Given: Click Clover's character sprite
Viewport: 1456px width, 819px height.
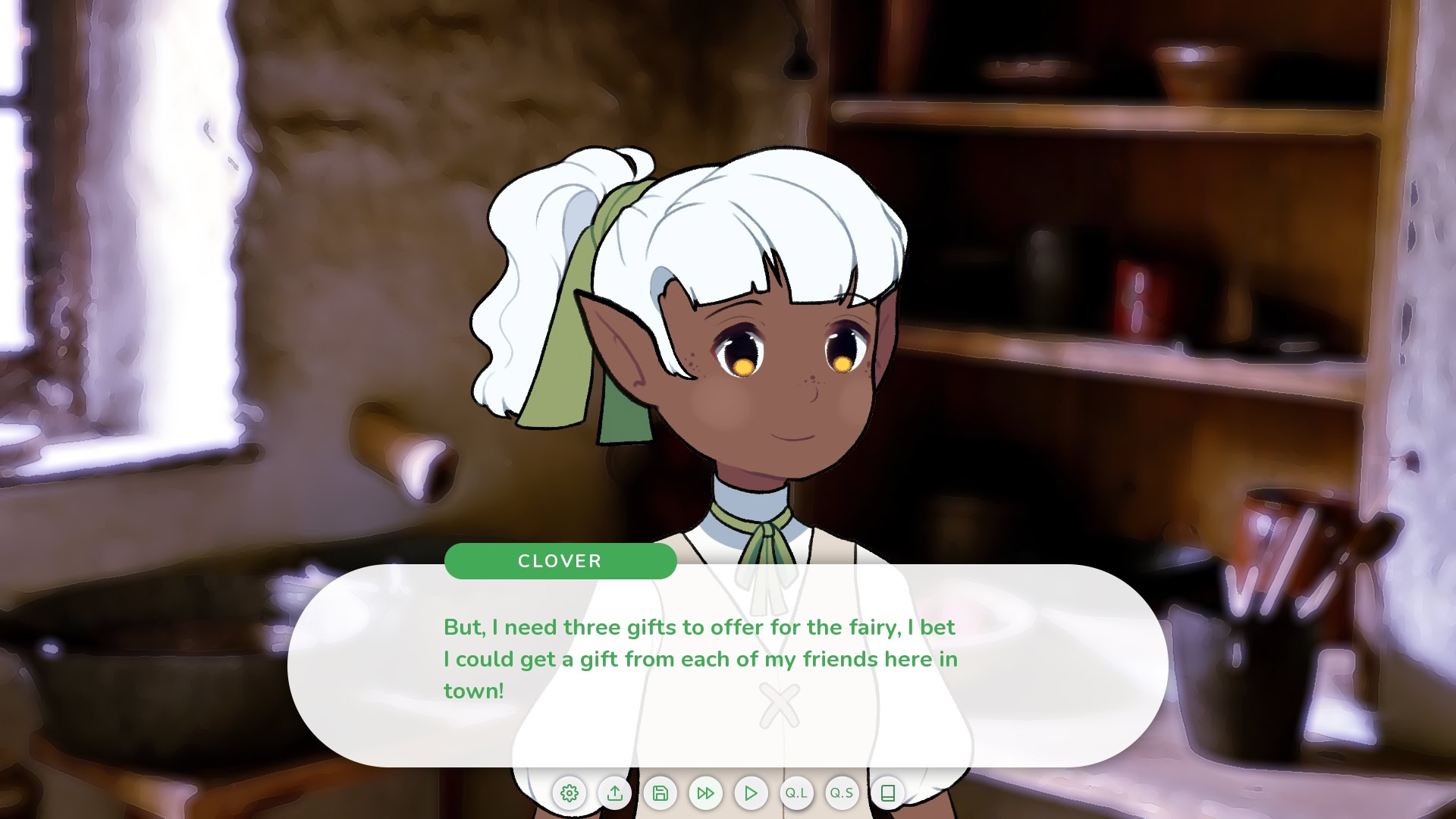Looking at the screenshot, I should 758,341.
